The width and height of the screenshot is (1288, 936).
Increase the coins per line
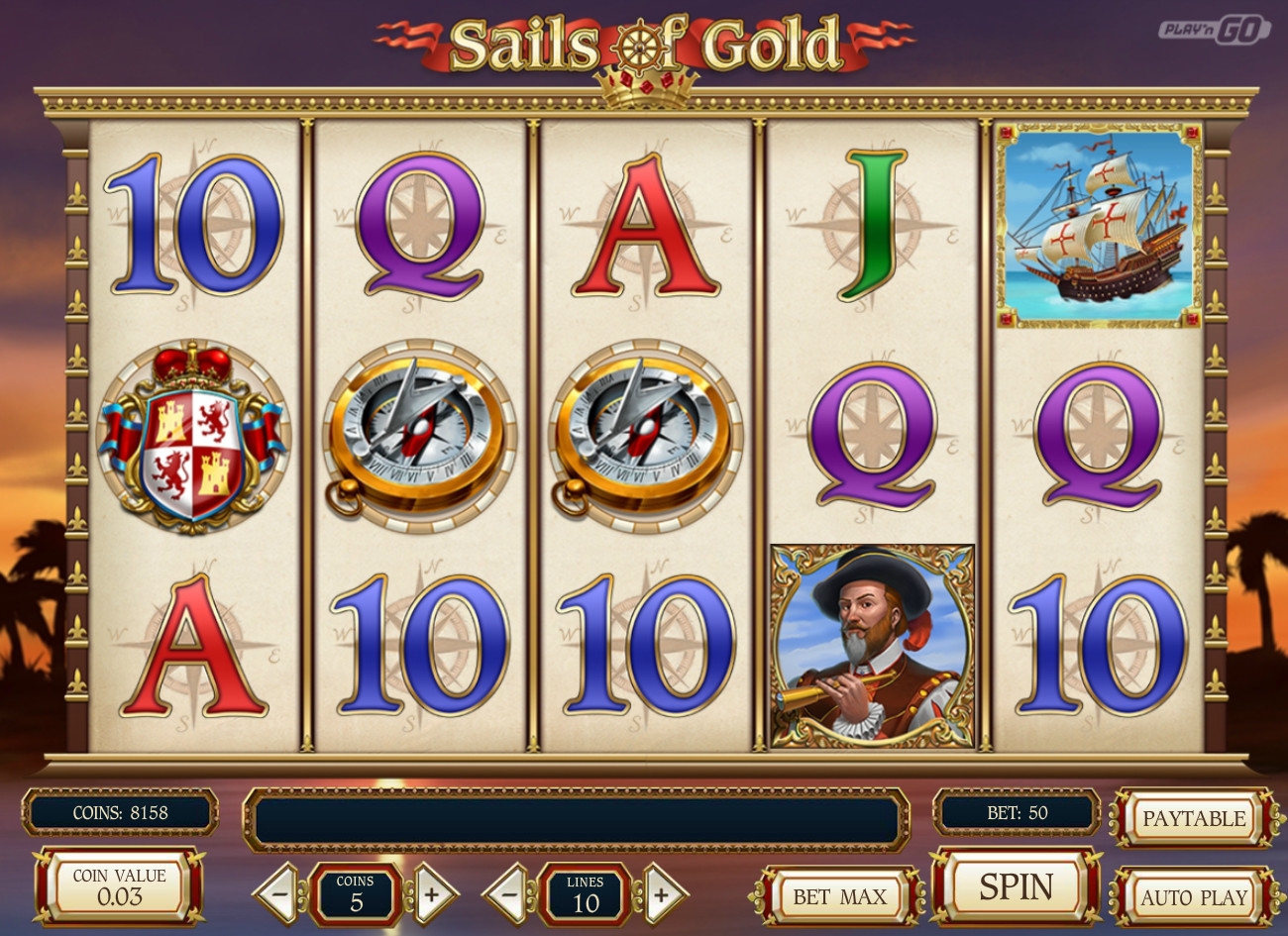pyautogui.click(x=431, y=893)
